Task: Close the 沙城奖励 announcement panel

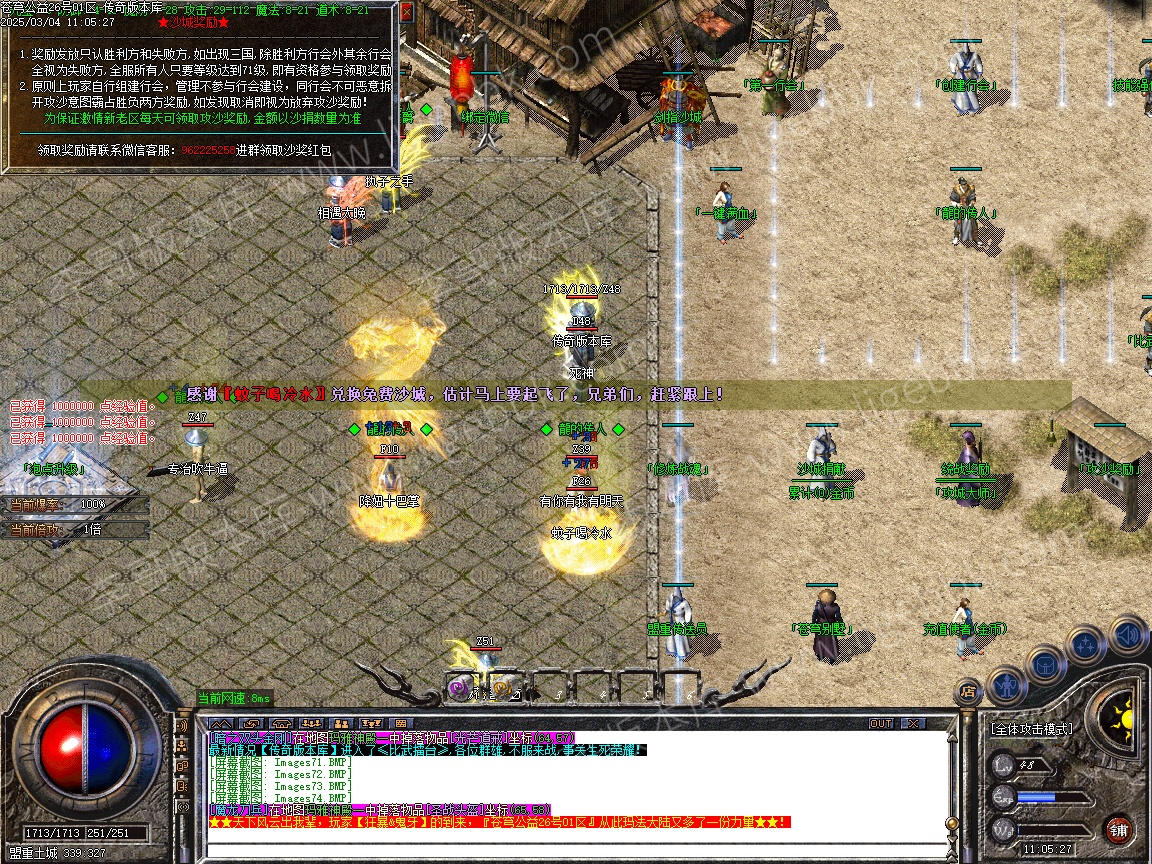Action: 406,14
